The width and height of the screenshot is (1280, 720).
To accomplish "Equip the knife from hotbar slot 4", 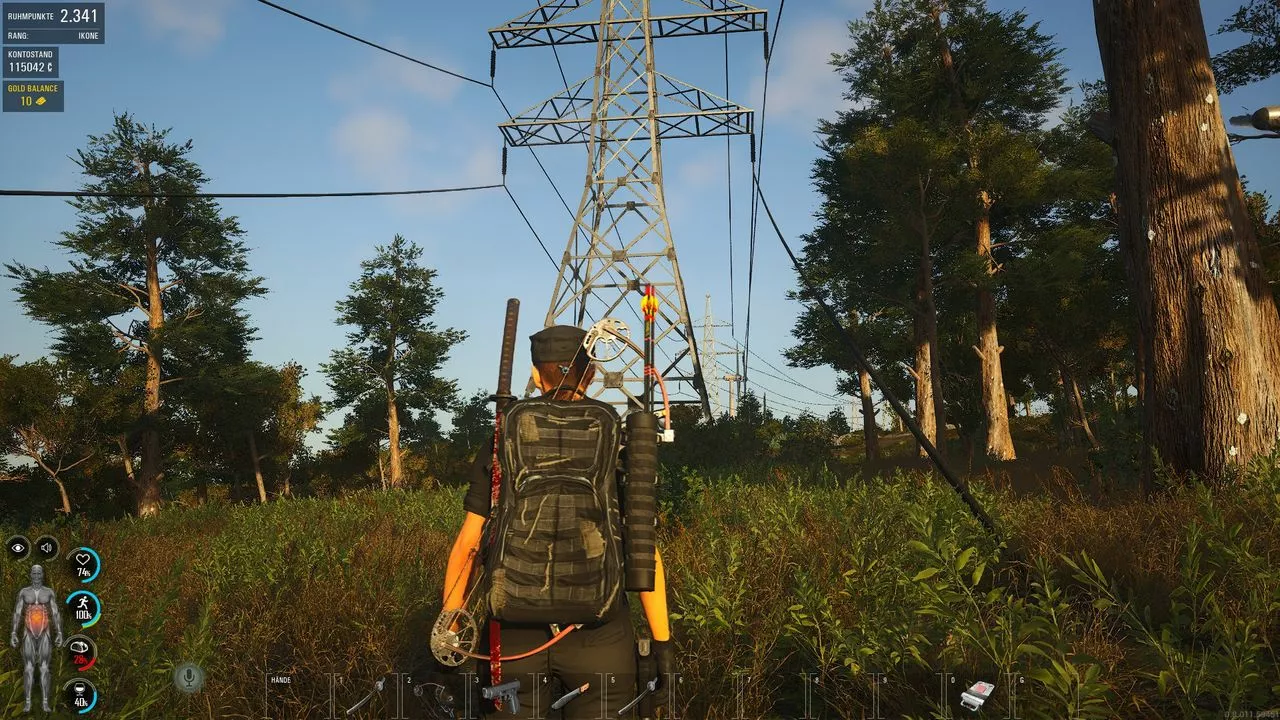I will pos(570,694).
